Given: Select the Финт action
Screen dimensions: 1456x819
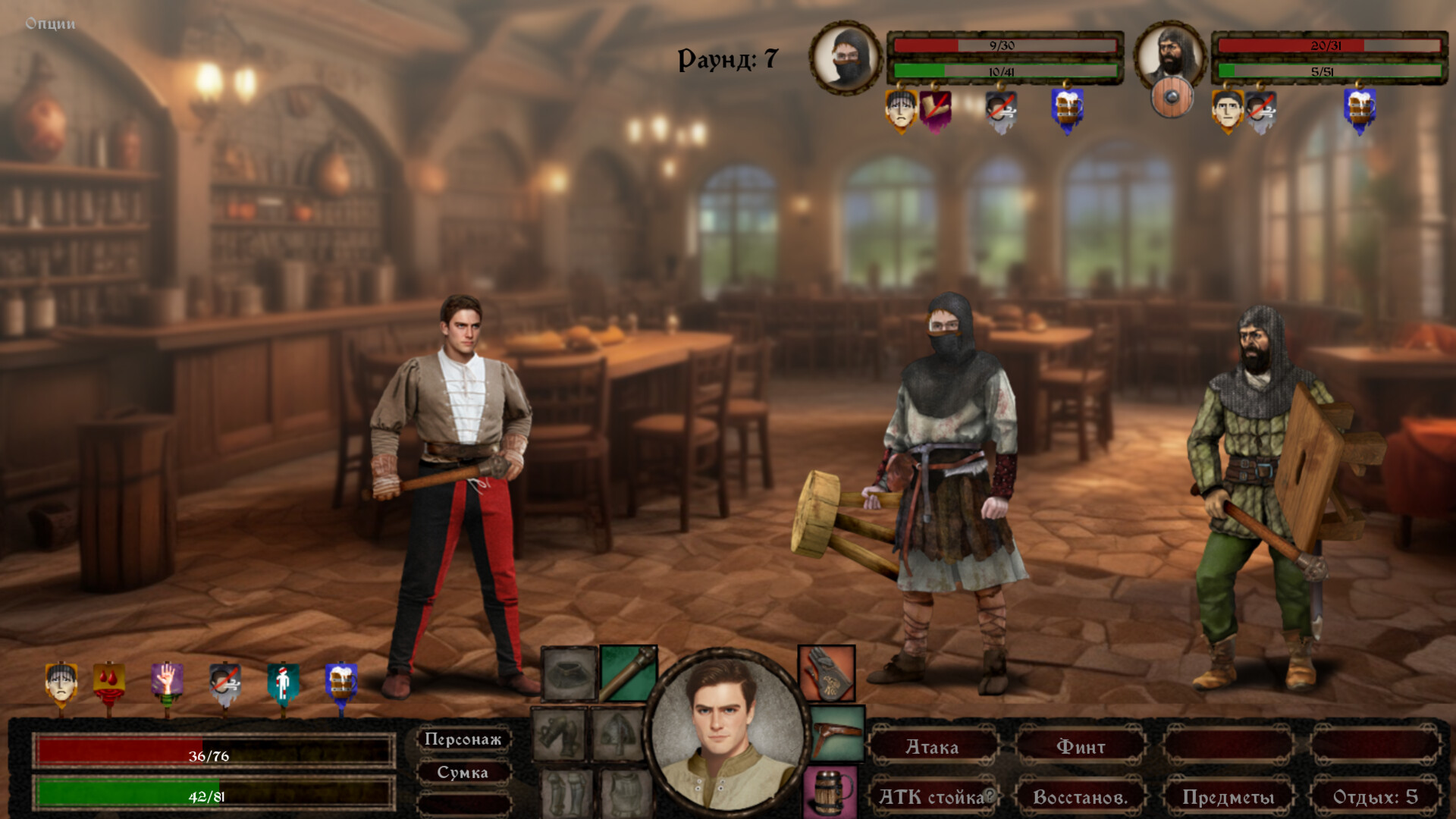Looking at the screenshot, I should (x=1081, y=747).
